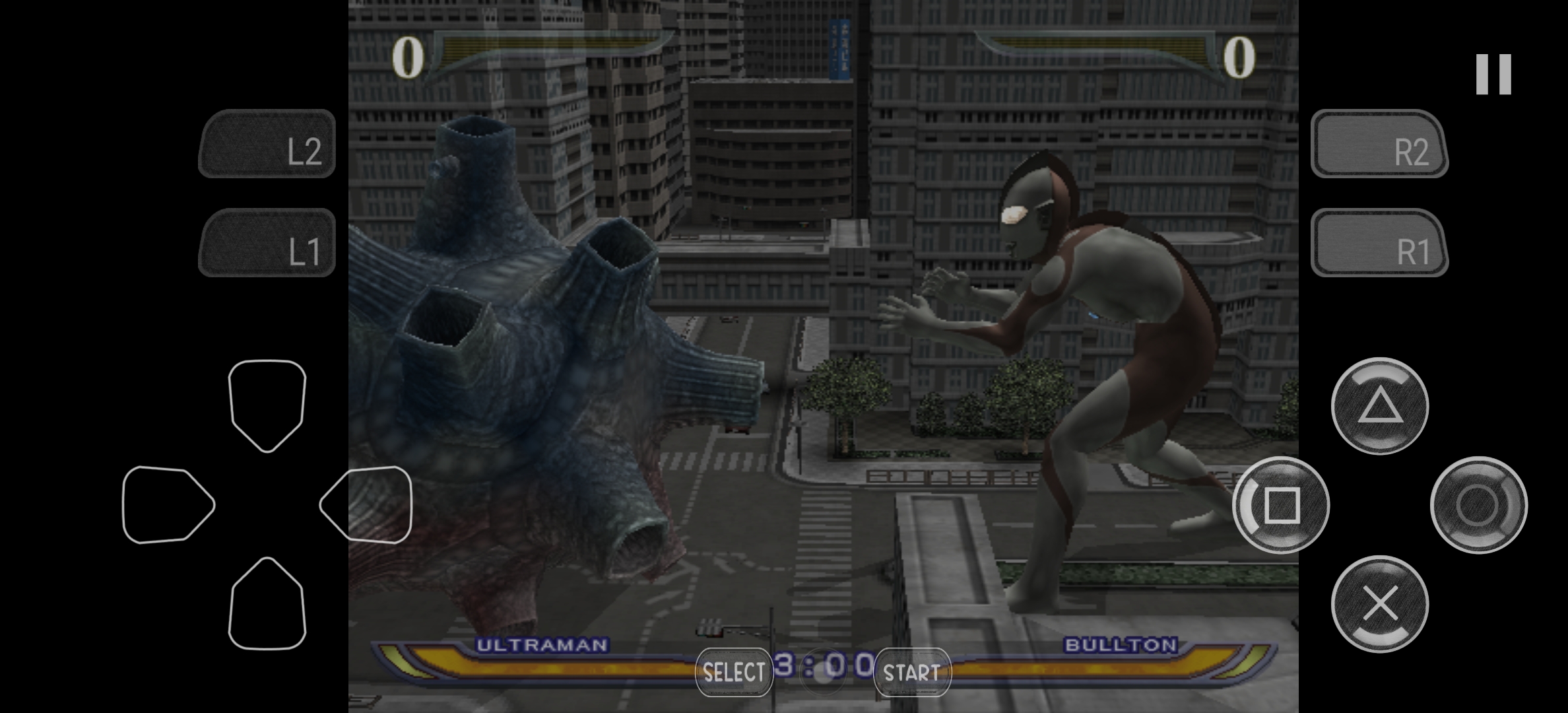The image size is (1568, 713).
Task: Tap the cross face button
Action: click(1380, 604)
